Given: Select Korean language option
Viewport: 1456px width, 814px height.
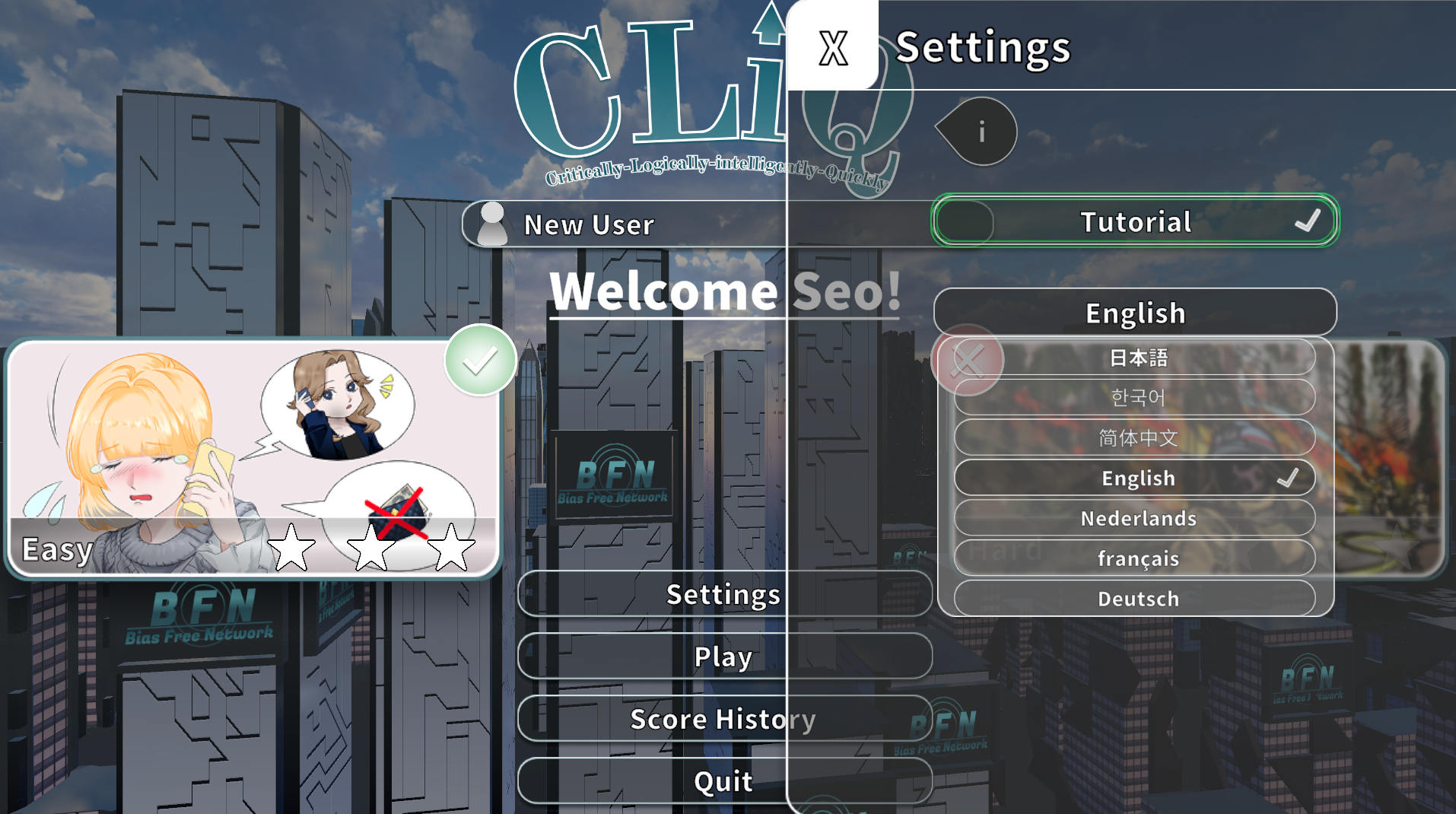Looking at the screenshot, I should tap(1137, 397).
